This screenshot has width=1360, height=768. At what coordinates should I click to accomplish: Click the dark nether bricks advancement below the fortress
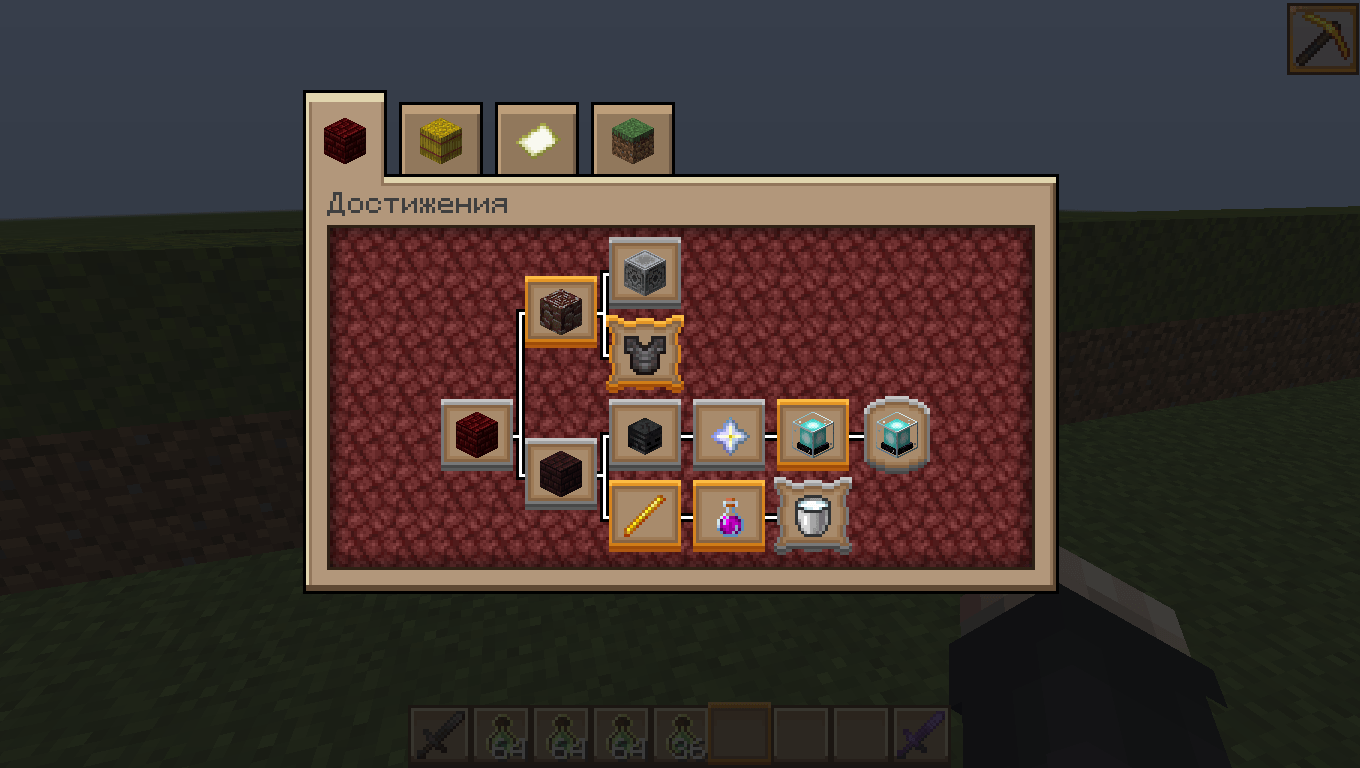[561, 475]
